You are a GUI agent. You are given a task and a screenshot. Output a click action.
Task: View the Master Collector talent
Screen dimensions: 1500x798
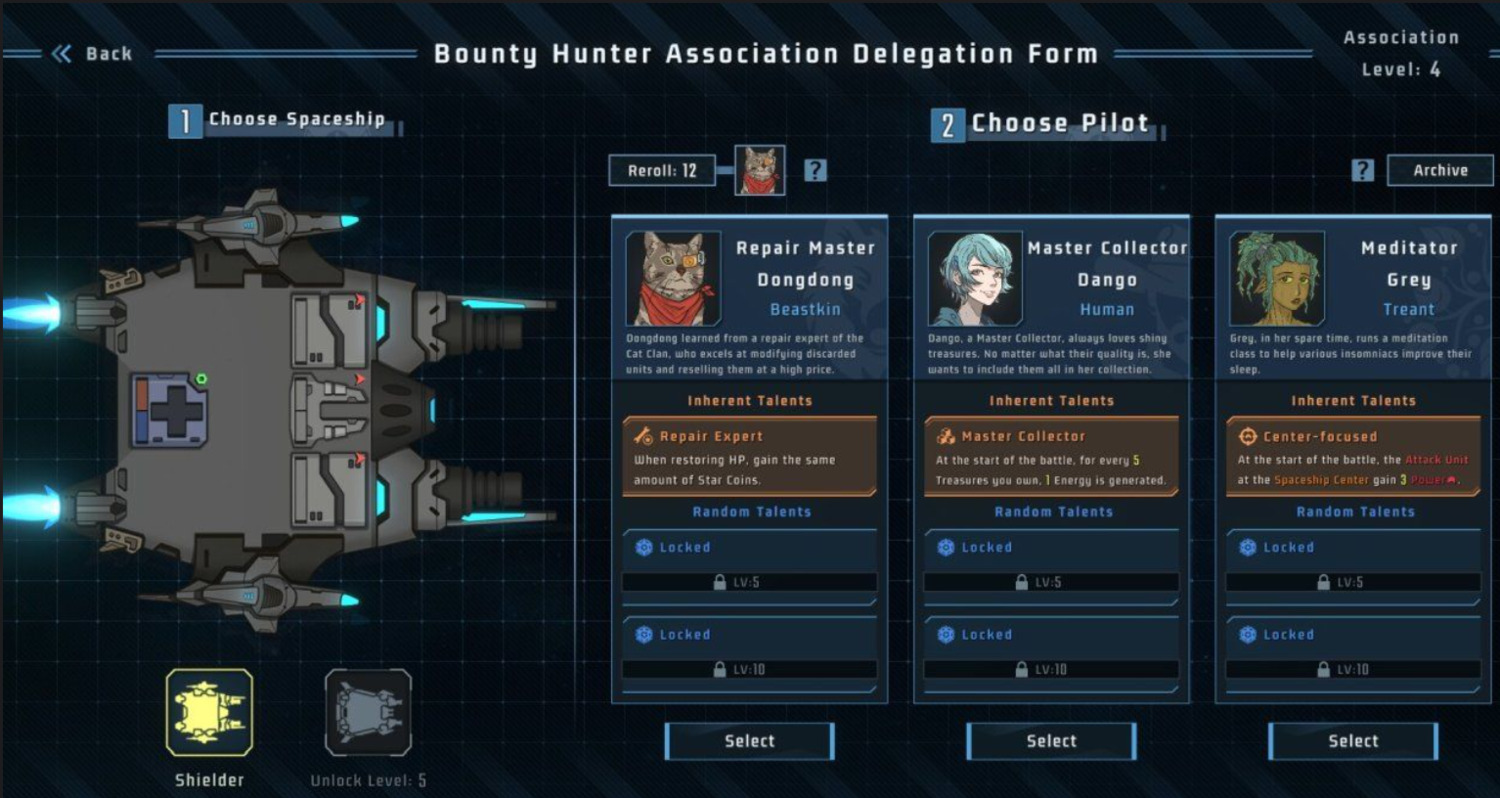(x=1051, y=457)
